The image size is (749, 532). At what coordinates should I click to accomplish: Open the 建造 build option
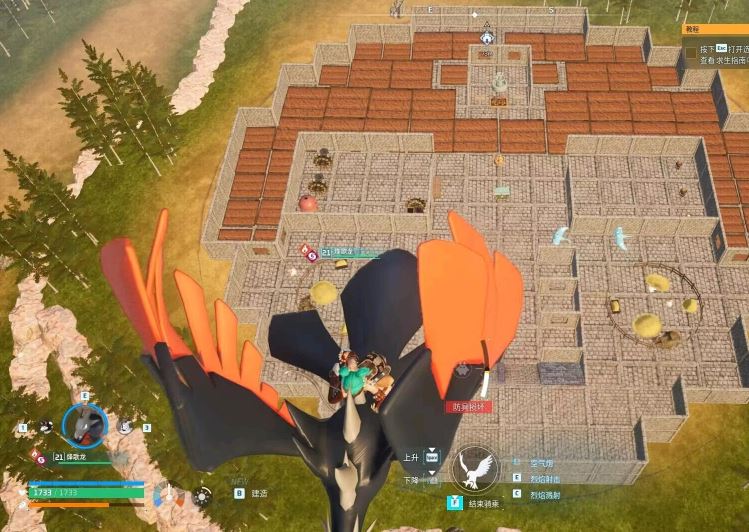coord(258,494)
